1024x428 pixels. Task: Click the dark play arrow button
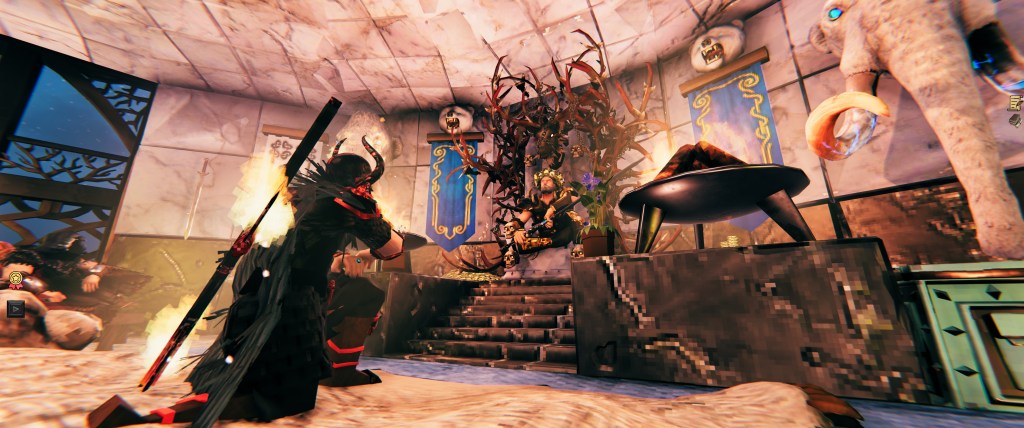pos(15,308)
